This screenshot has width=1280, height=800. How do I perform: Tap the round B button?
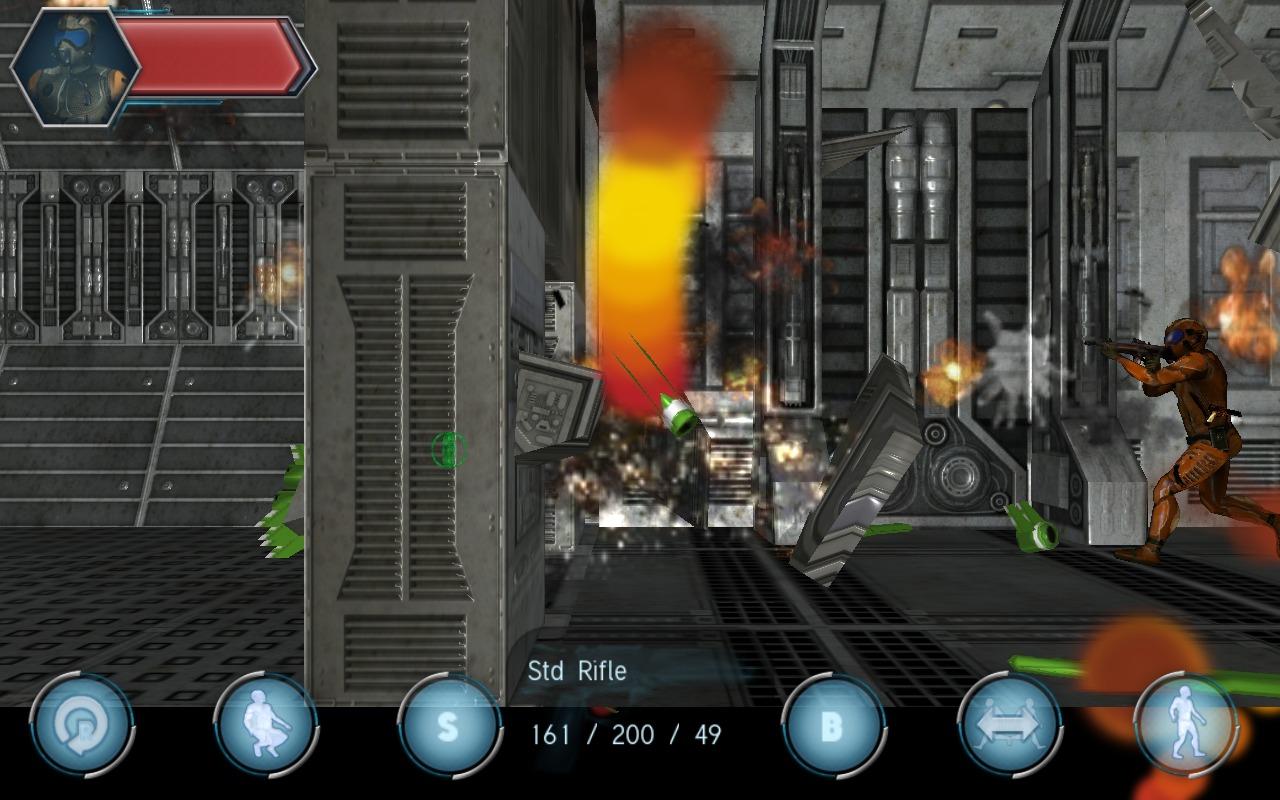[x=833, y=726]
